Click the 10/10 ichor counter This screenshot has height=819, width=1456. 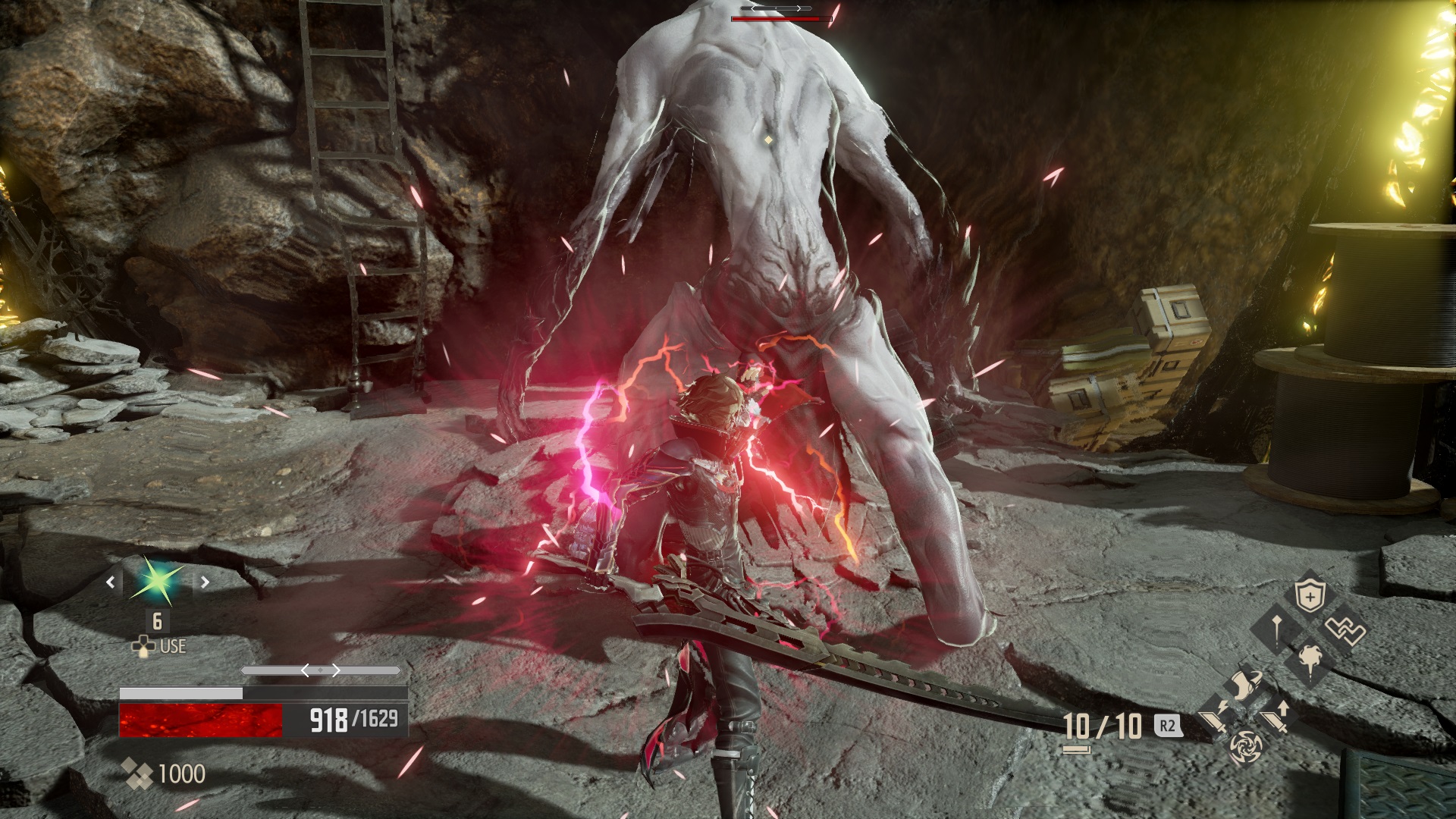click(x=1101, y=726)
